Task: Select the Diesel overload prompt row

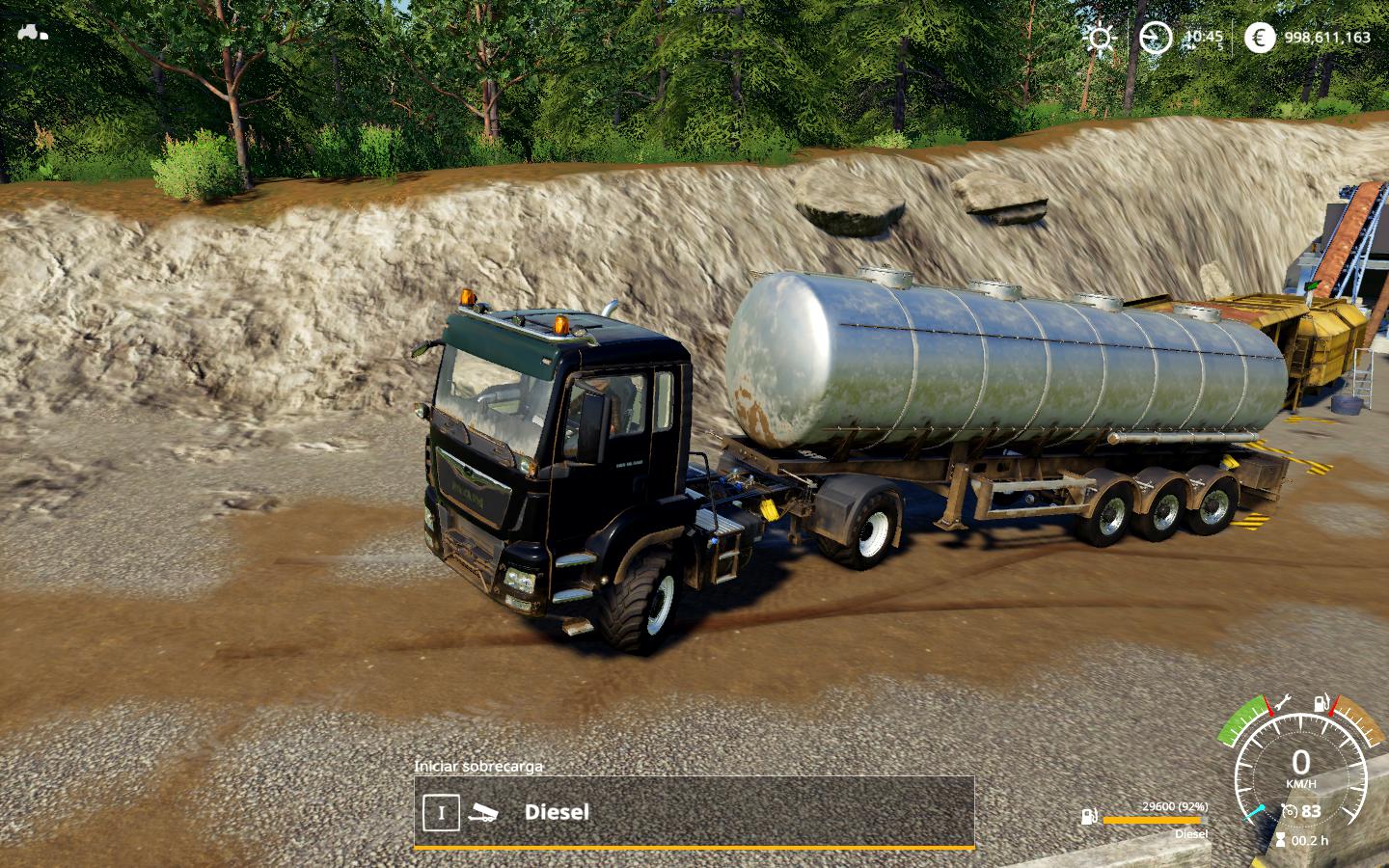Action: pos(694,812)
